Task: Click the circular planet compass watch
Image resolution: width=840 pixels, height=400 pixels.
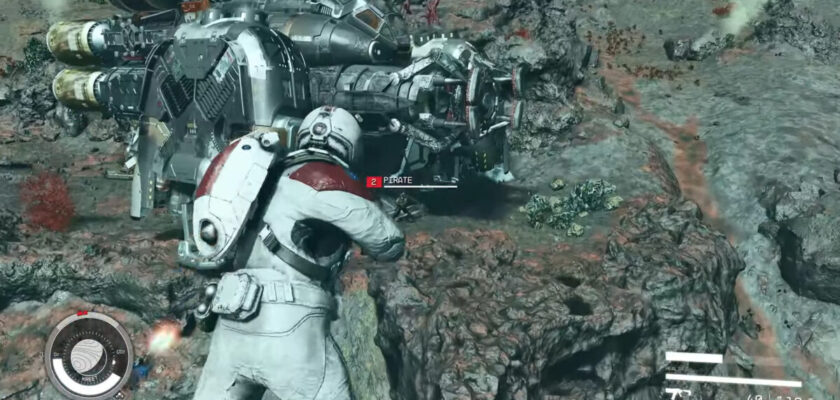Action: point(88,355)
